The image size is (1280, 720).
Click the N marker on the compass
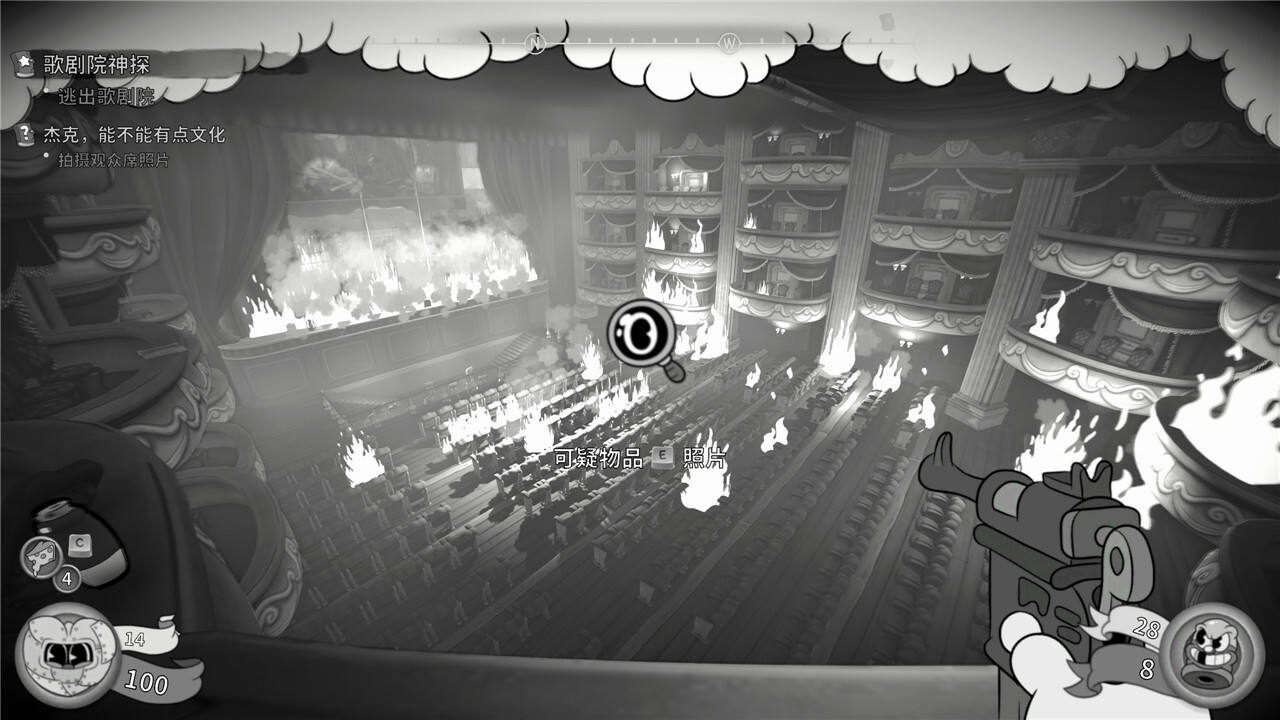pos(535,43)
